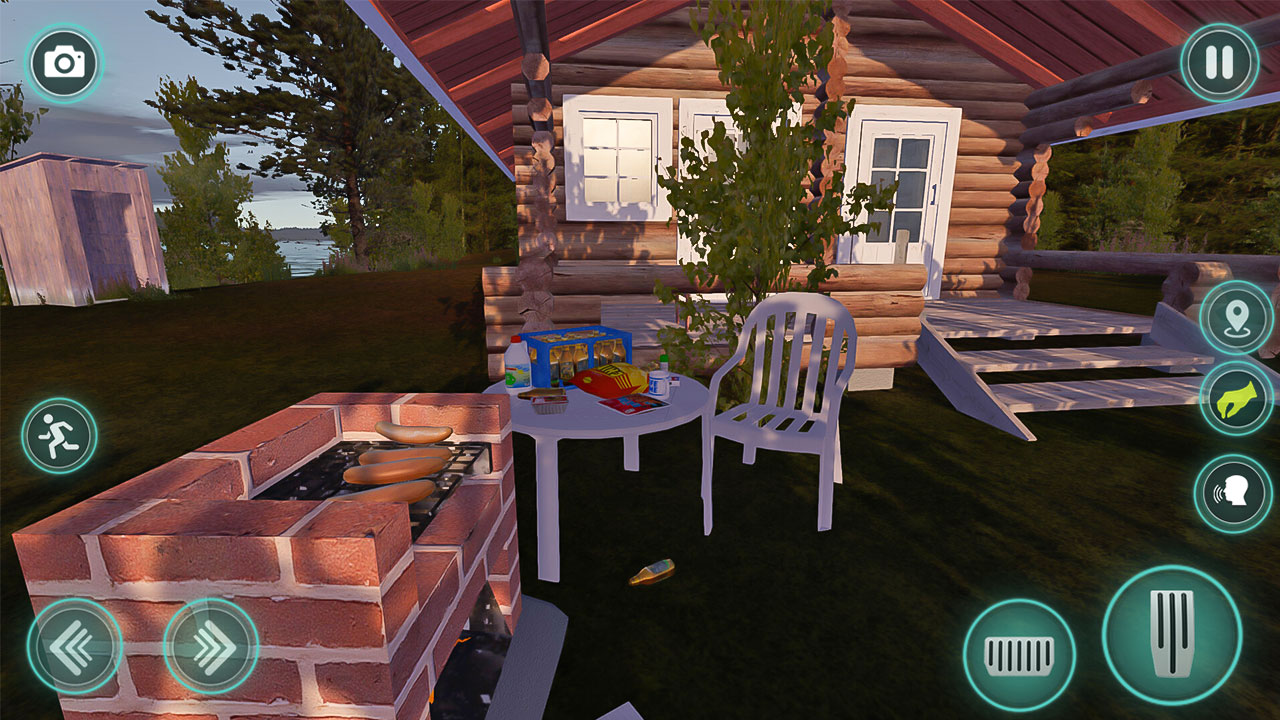Toggle sprint with the running figure icon

coord(58,432)
